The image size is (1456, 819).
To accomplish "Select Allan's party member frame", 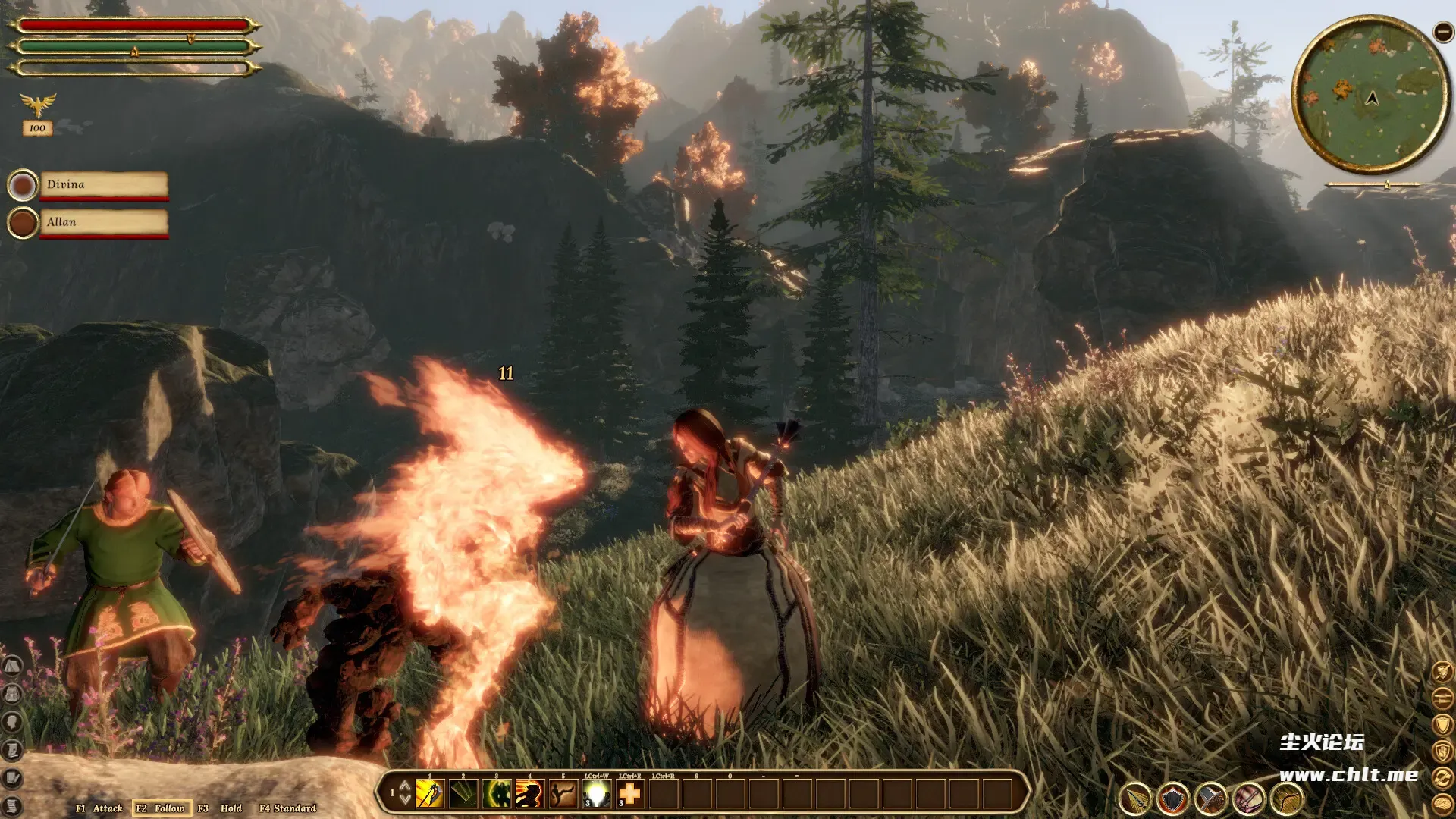I will tap(103, 223).
